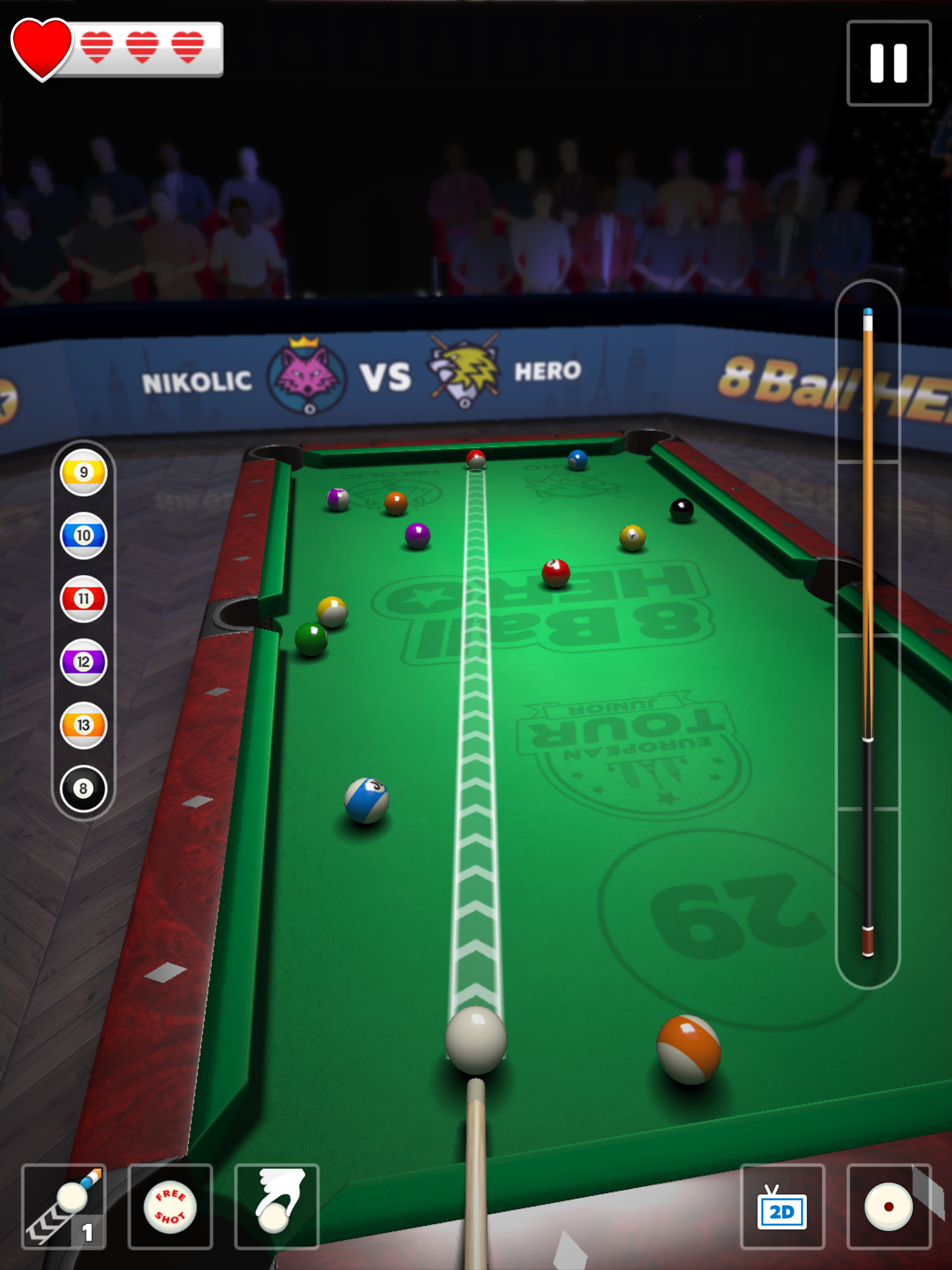Viewport: 952px width, 1270px height.
Task: Click the hearts life meter
Action: 115,49
